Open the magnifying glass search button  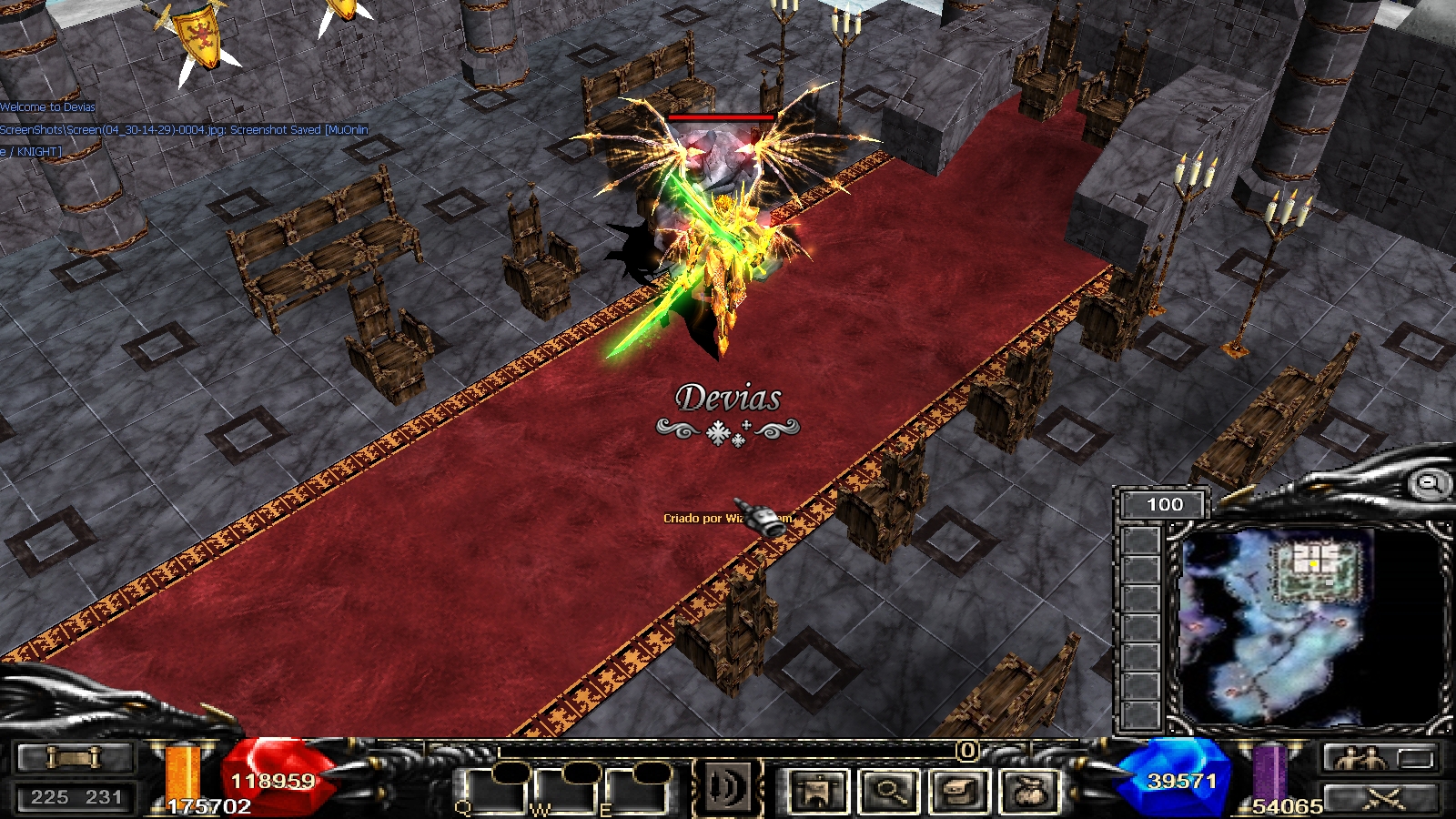889,790
